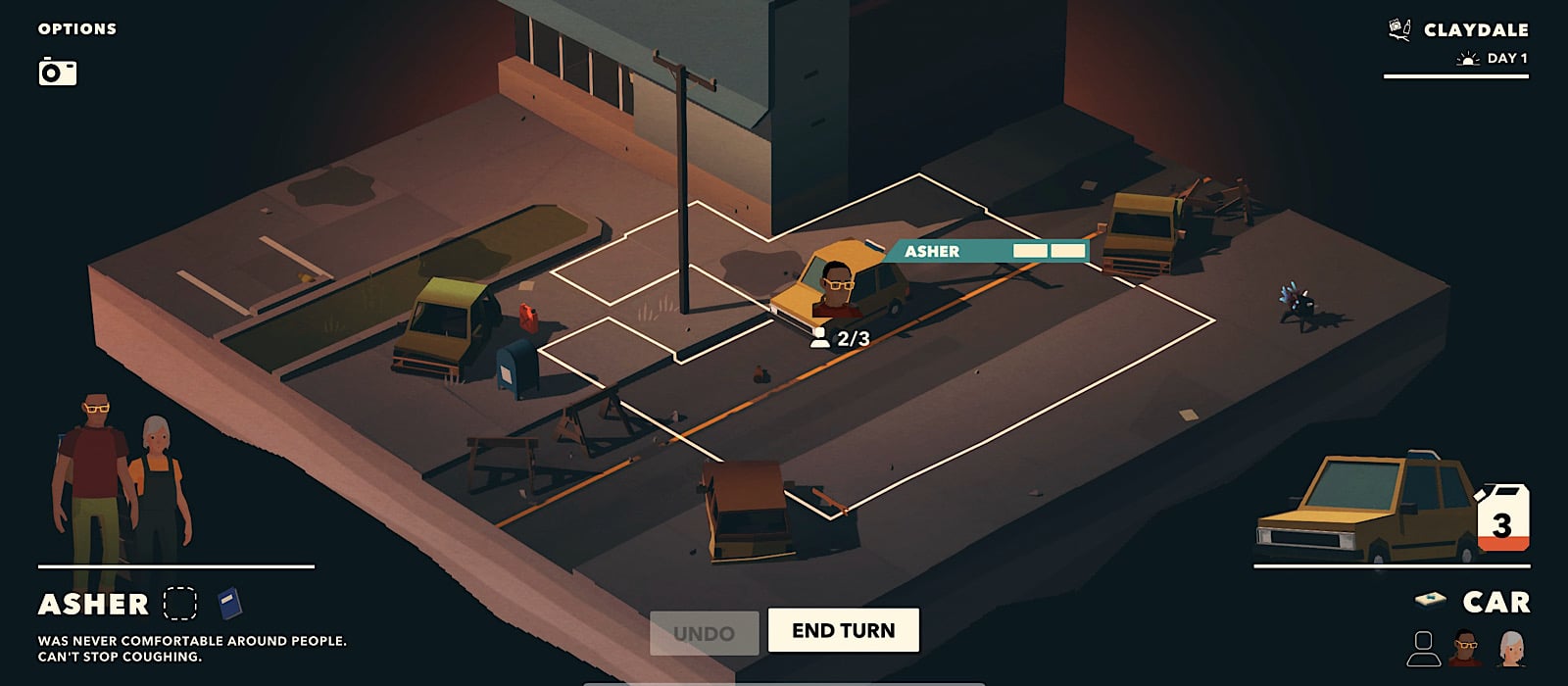1568x686 pixels.
Task: Click the first aid kit in the car
Action: (1431, 599)
